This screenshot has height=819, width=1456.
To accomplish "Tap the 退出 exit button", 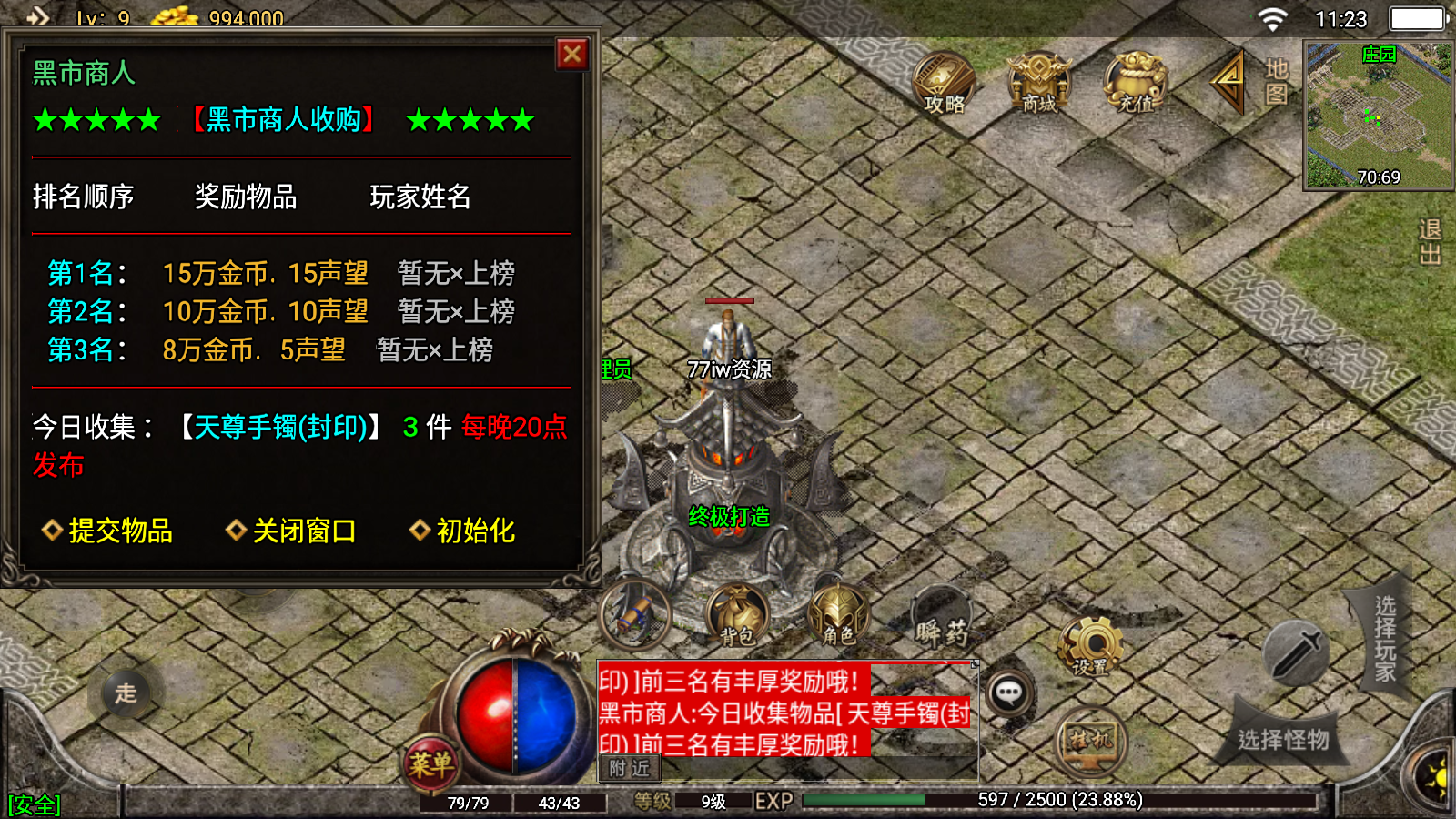I will 1429,242.
